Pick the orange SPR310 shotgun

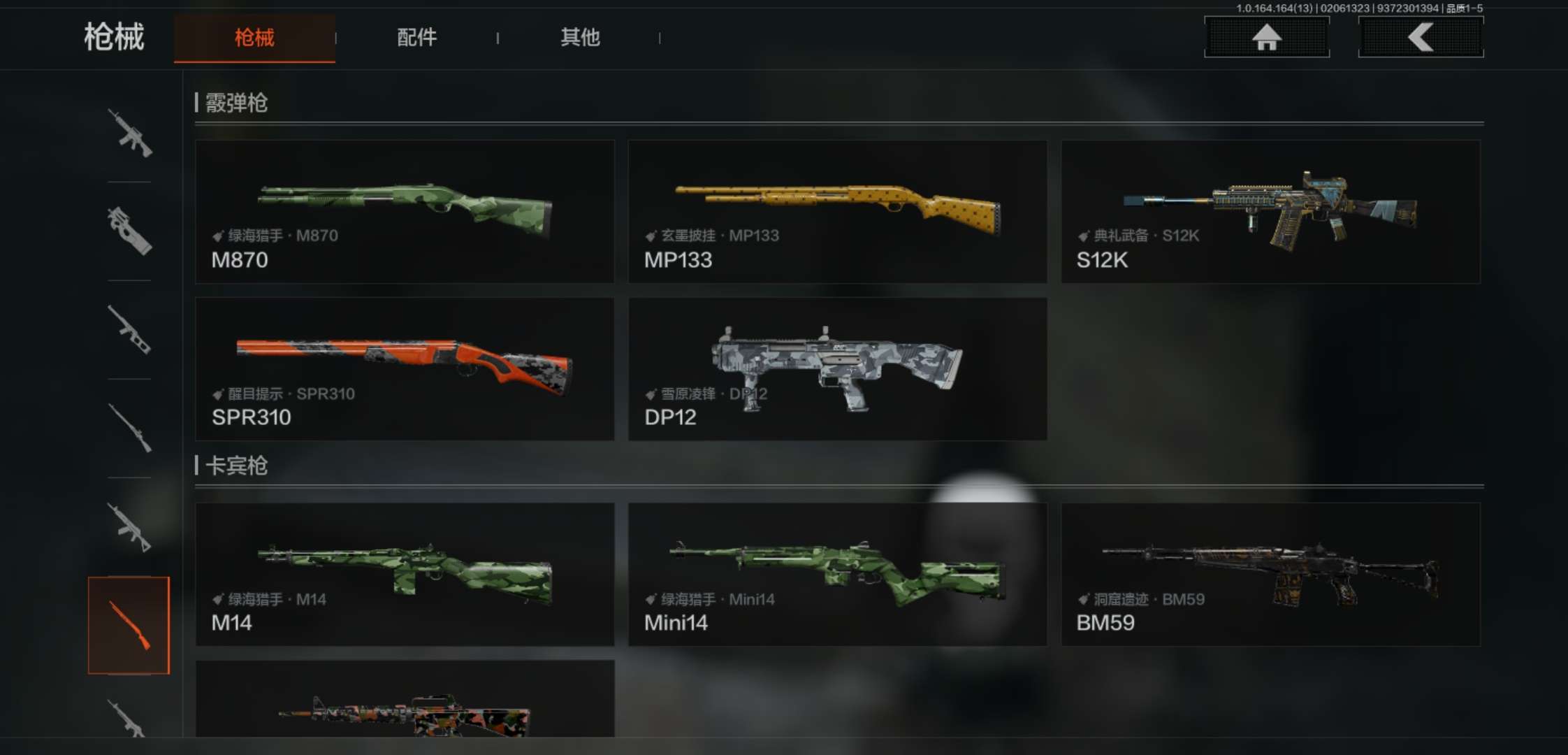point(405,369)
